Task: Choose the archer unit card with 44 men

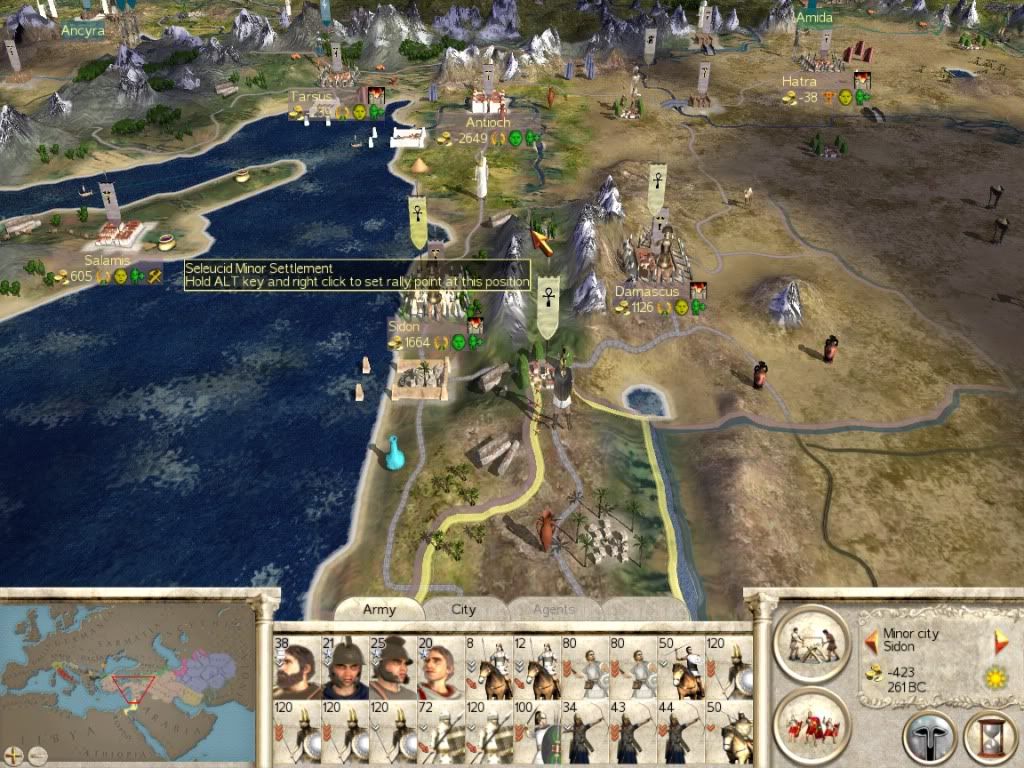Action: coord(681,732)
